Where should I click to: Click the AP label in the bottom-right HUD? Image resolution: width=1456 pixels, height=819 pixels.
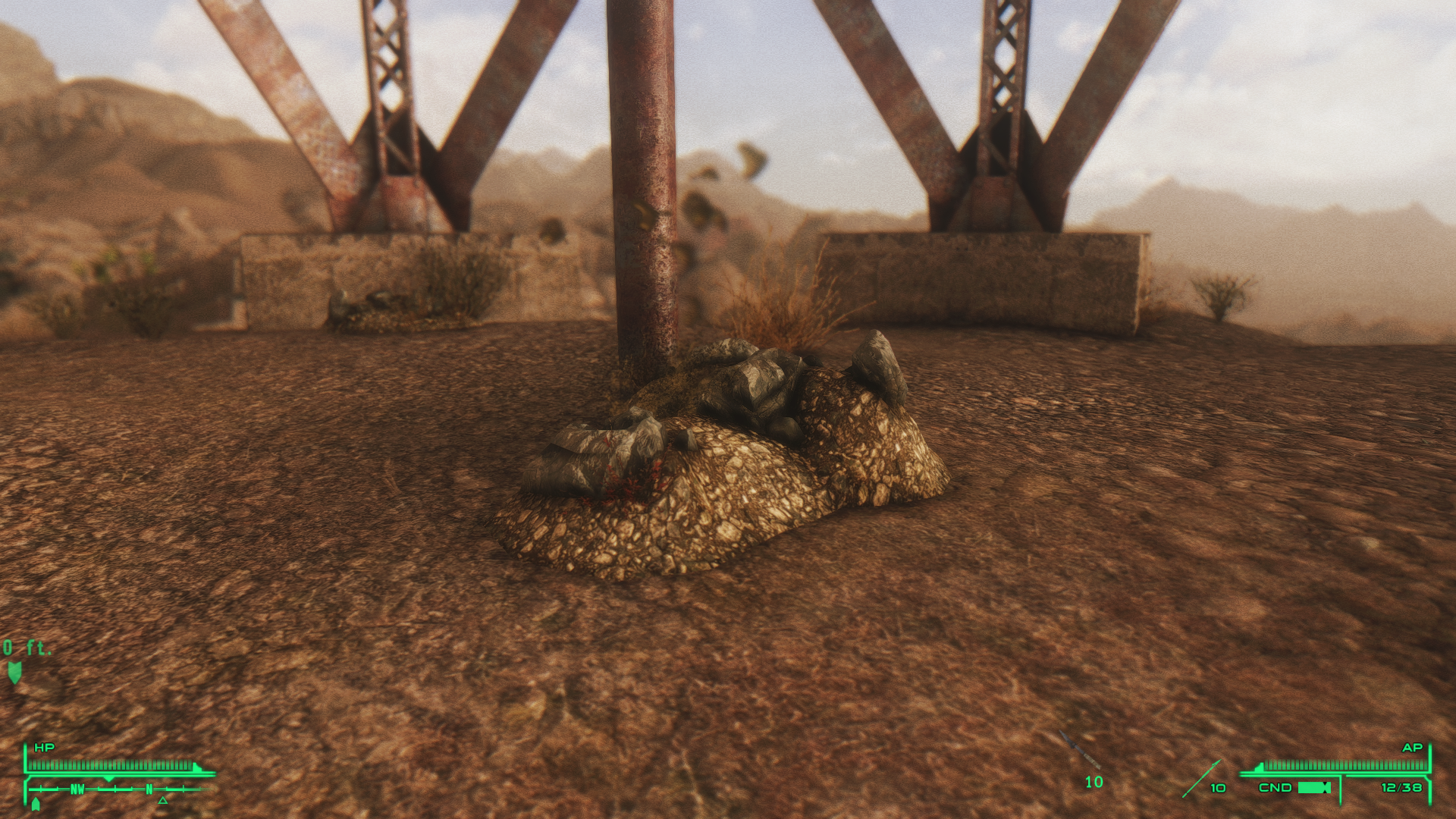point(1413,748)
